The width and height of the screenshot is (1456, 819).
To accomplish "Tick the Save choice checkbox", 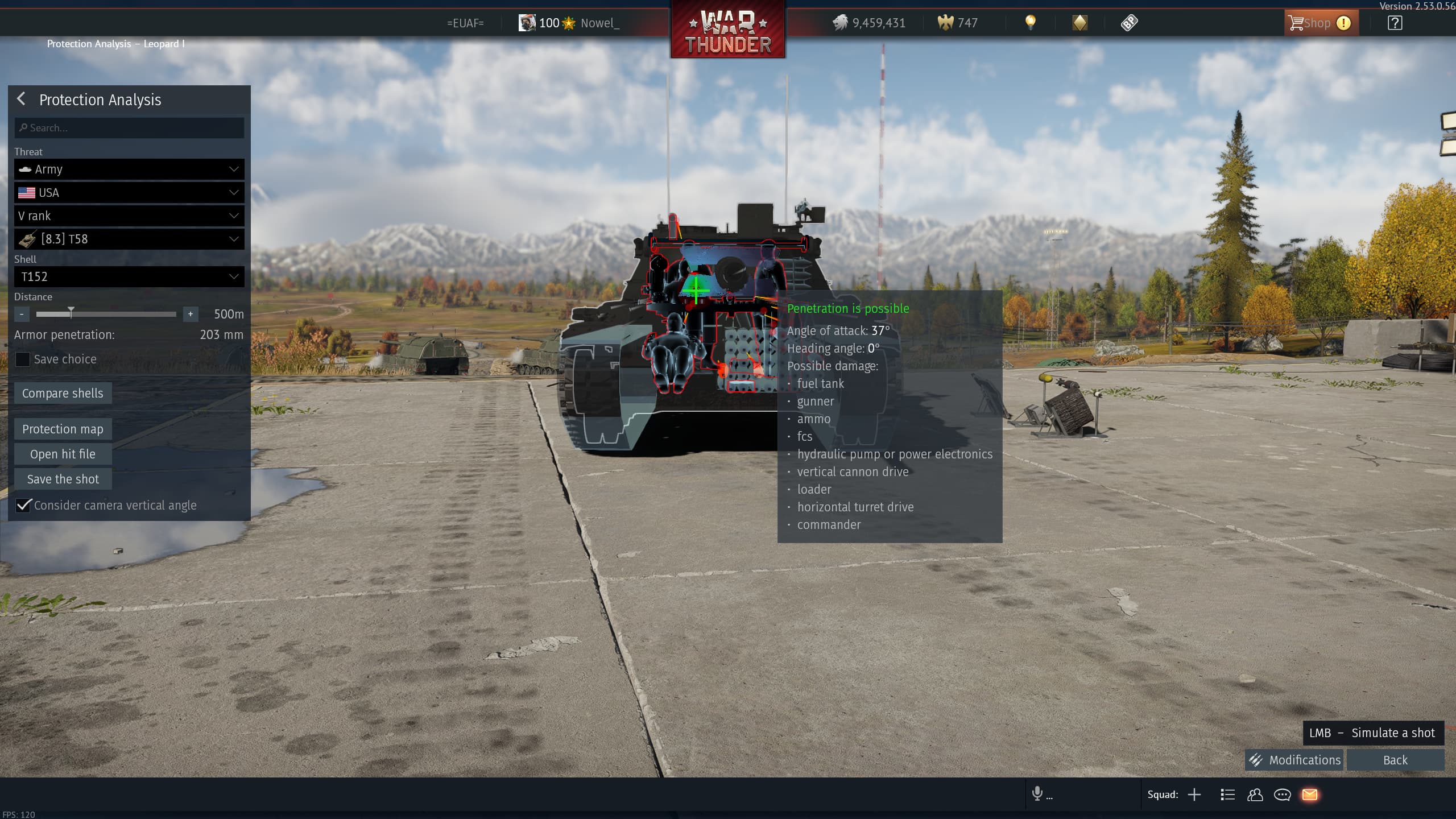I will click(x=23, y=359).
